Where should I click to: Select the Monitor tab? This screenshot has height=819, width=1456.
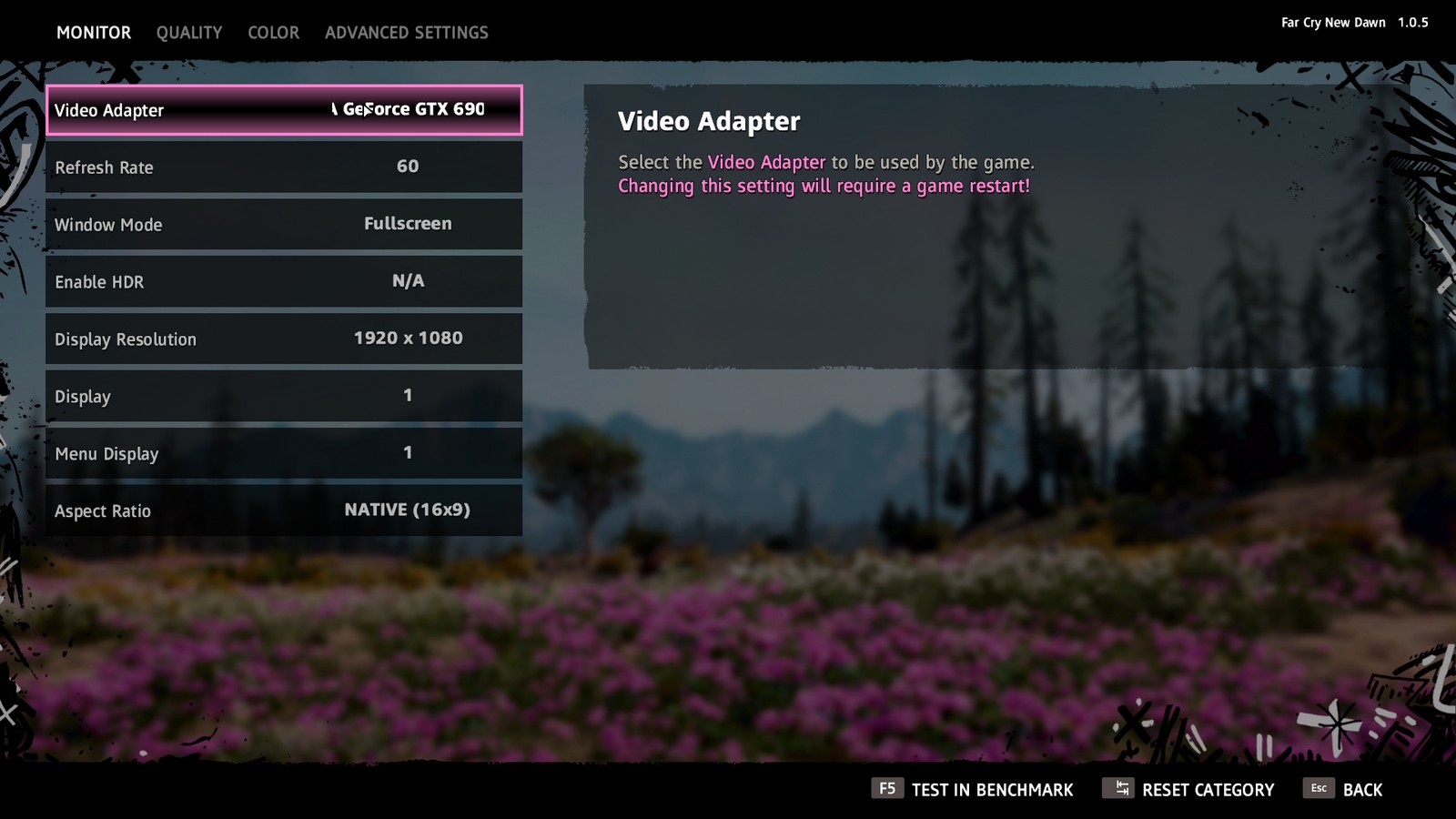coord(94,33)
